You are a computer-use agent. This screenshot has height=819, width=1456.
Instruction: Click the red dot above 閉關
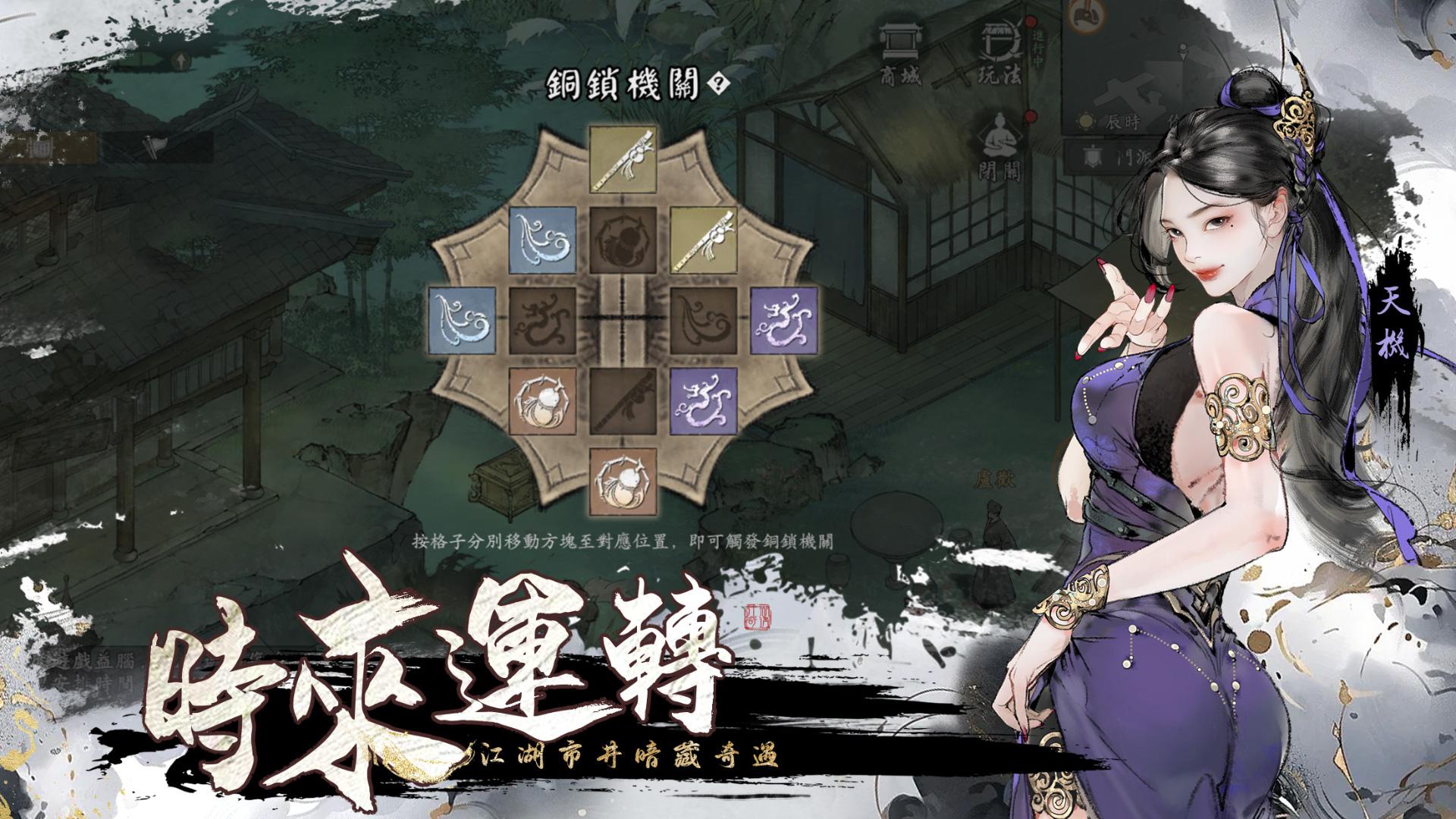click(x=1031, y=116)
